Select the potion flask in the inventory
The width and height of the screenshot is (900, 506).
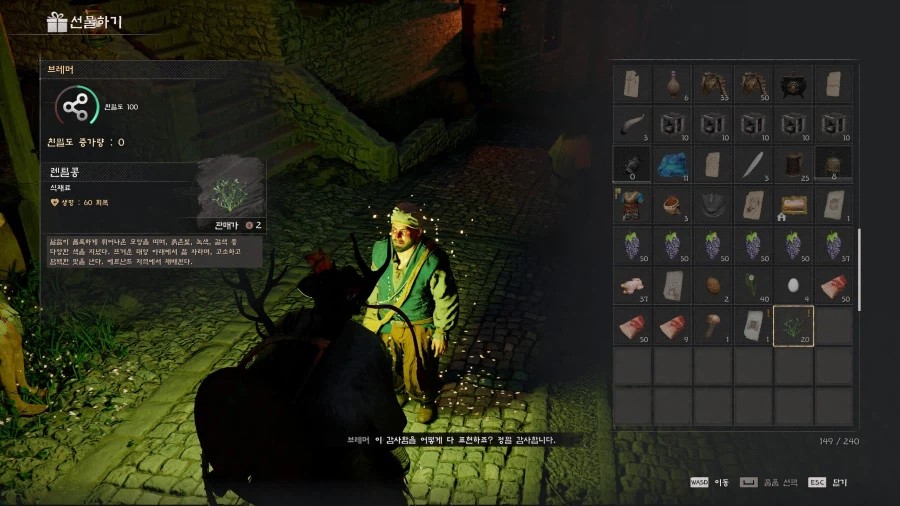(672, 84)
